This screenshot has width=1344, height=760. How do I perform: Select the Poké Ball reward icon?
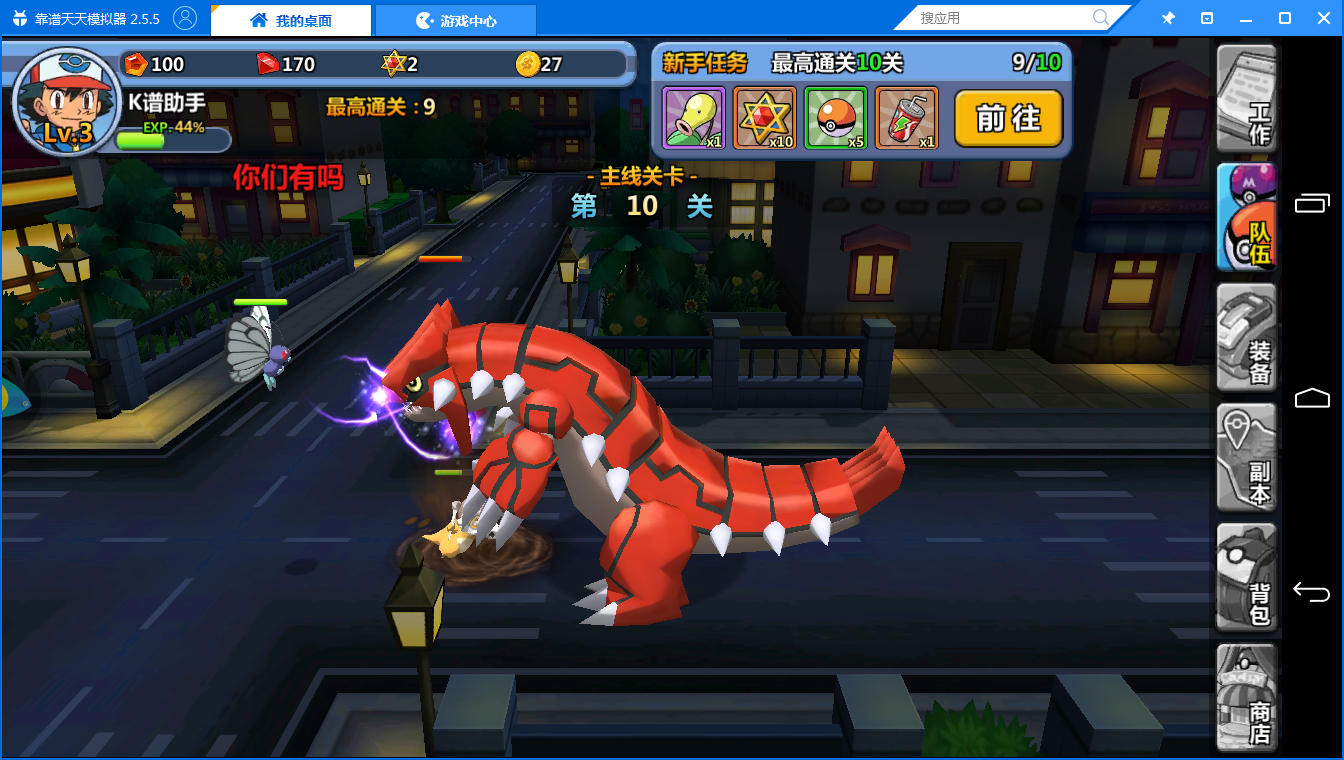pos(835,118)
